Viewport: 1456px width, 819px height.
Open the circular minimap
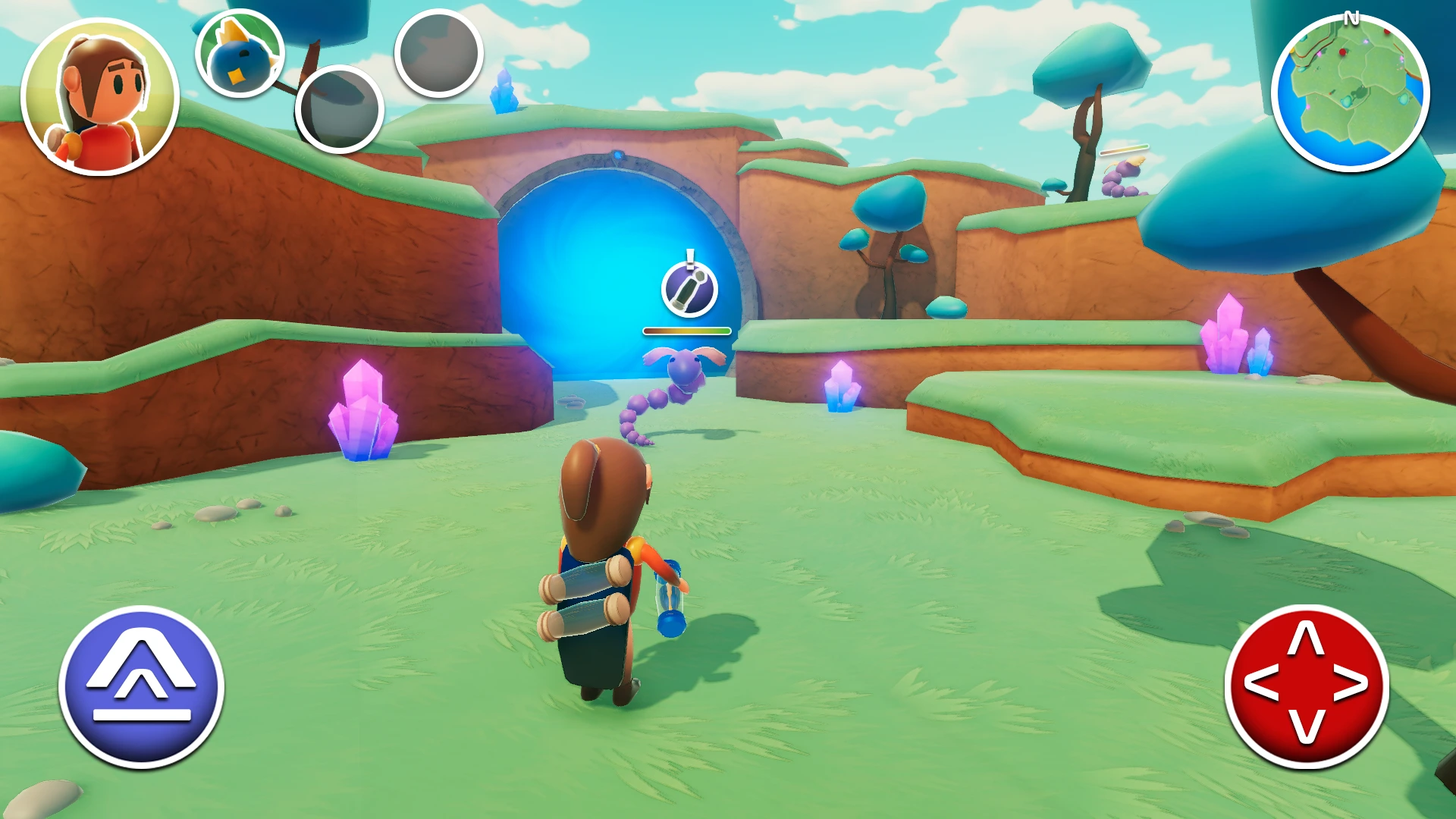click(1350, 93)
